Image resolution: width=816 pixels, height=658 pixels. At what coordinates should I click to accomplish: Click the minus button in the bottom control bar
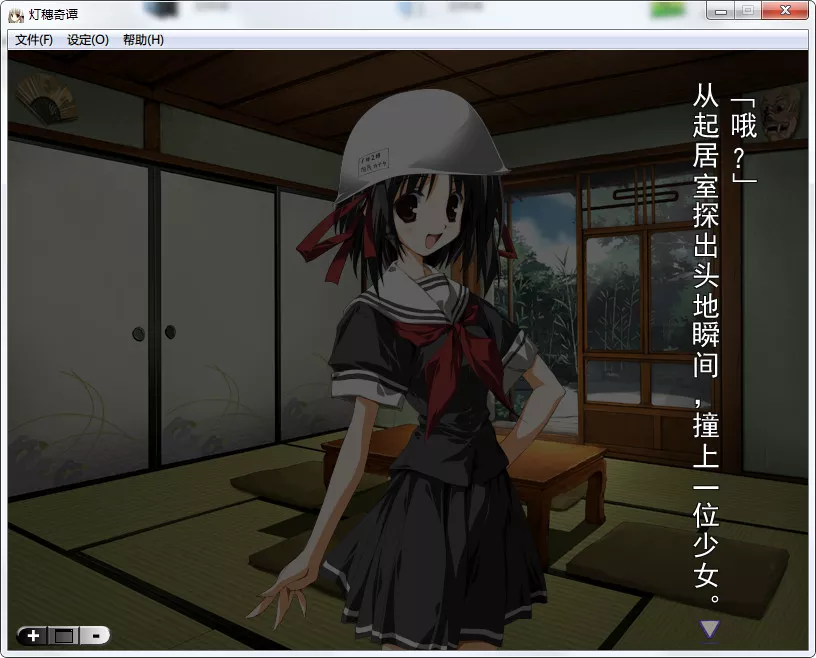pos(94,635)
